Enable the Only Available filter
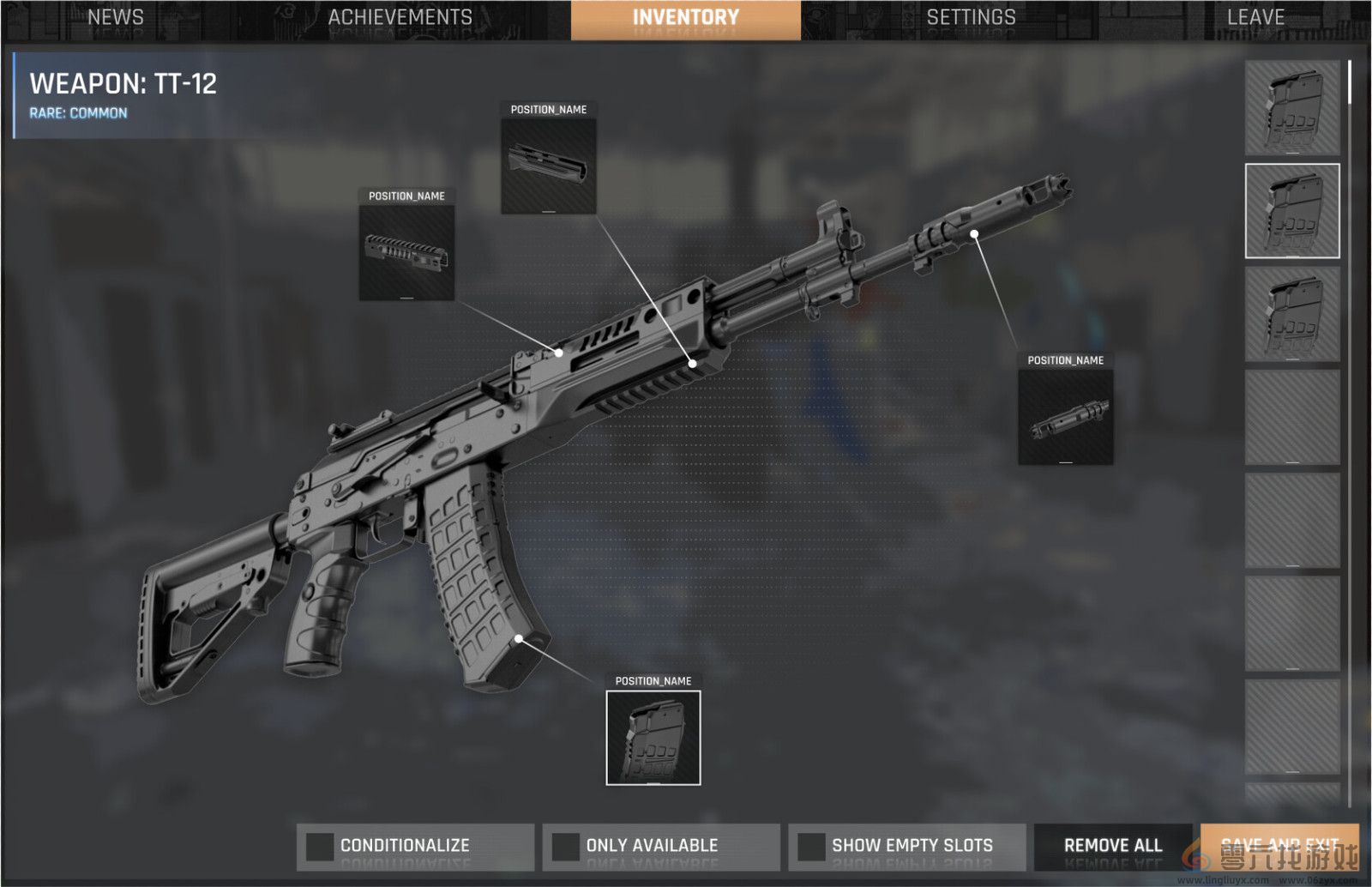Image resolution: width=1372 pixels, height=887 pixels. coord(565,846)
